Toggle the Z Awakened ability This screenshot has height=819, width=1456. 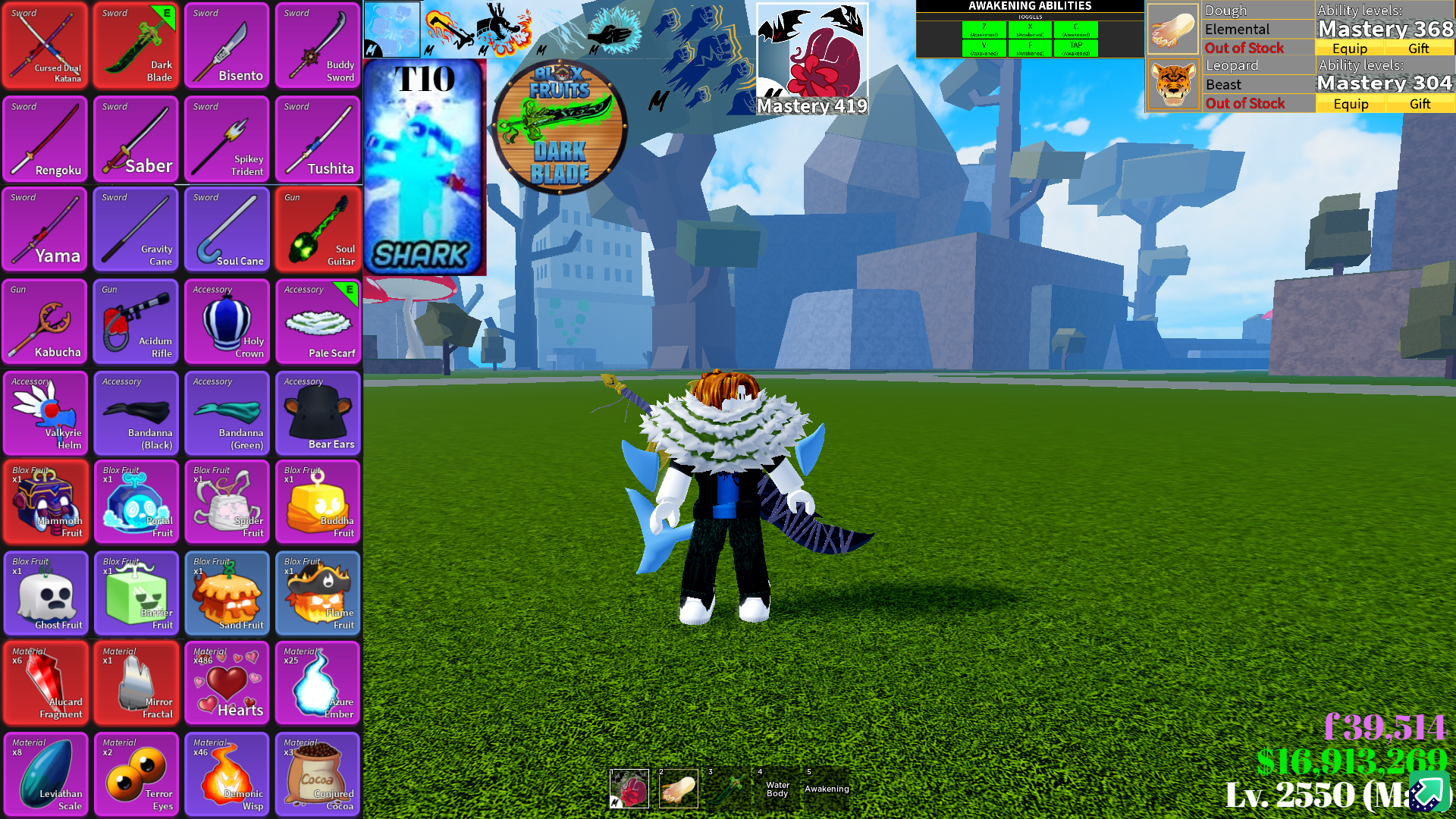(983, 29)
